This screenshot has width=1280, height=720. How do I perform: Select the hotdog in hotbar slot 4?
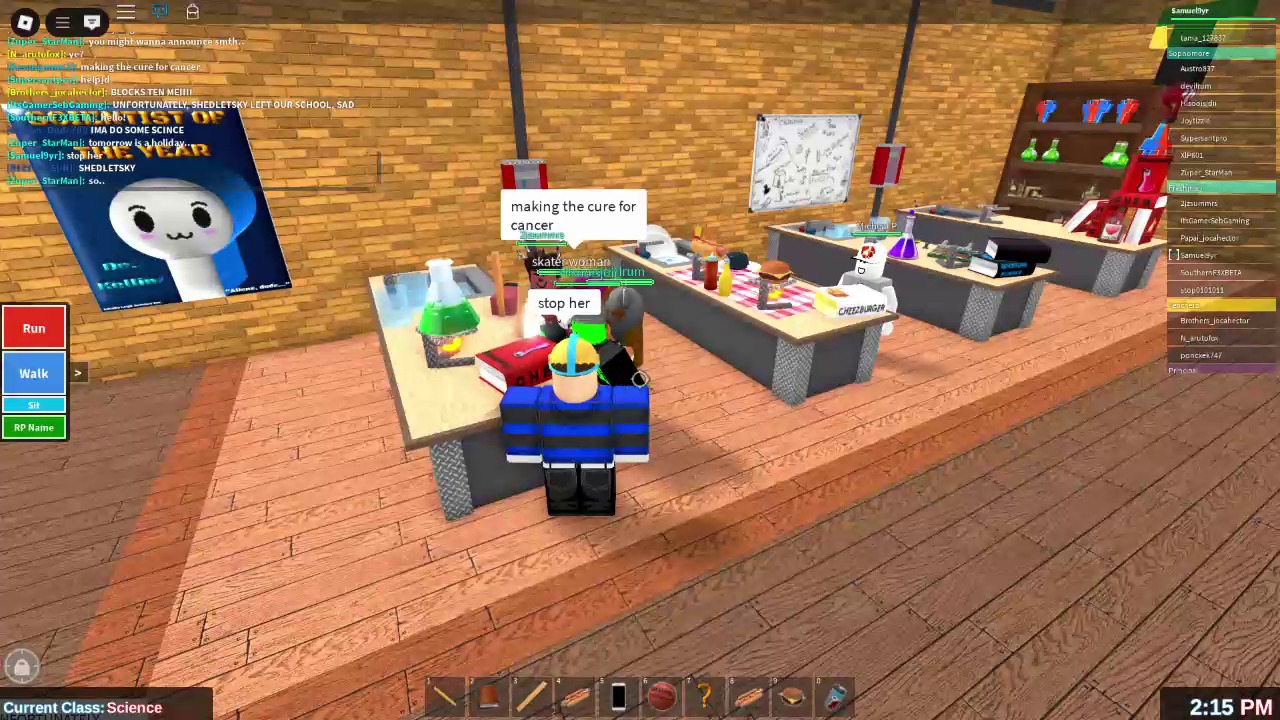[575, 695]
